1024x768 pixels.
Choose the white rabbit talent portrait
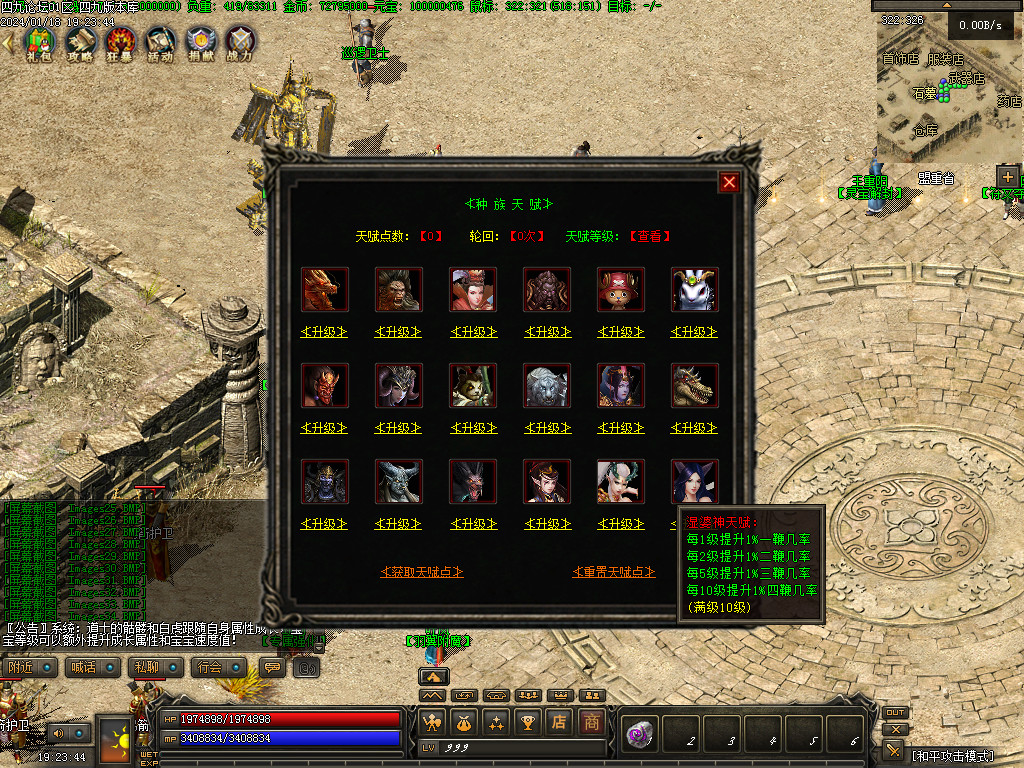695,290
